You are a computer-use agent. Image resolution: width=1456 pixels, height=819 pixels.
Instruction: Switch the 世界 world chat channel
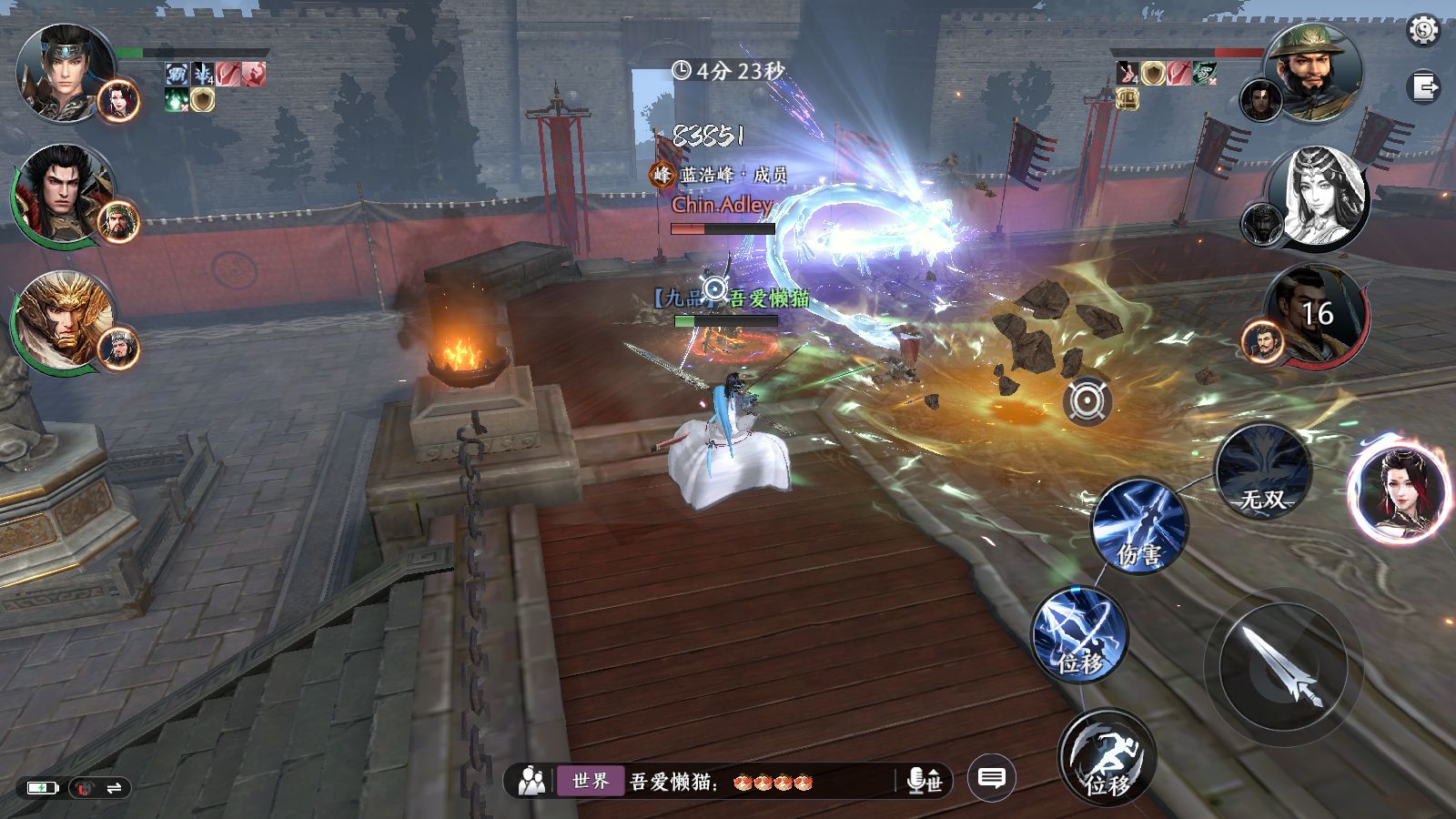[591, 781]
